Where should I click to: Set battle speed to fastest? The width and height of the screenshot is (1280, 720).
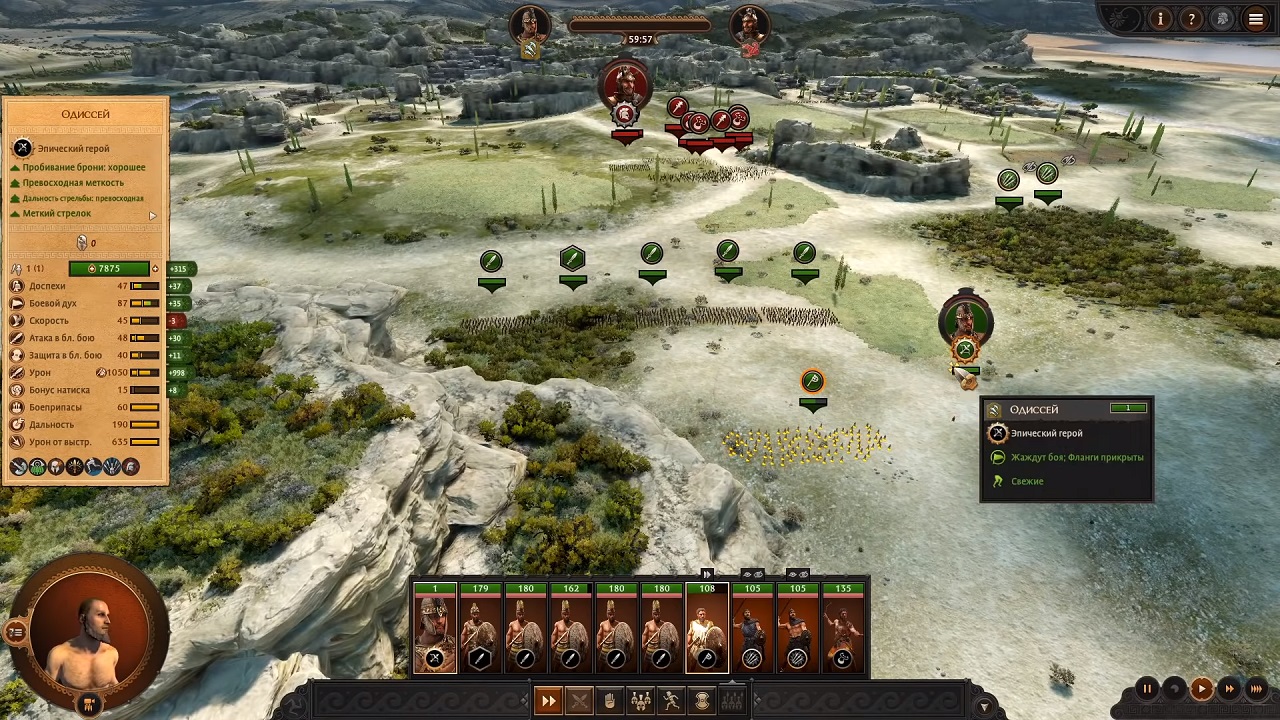[x=1257, y=688]
